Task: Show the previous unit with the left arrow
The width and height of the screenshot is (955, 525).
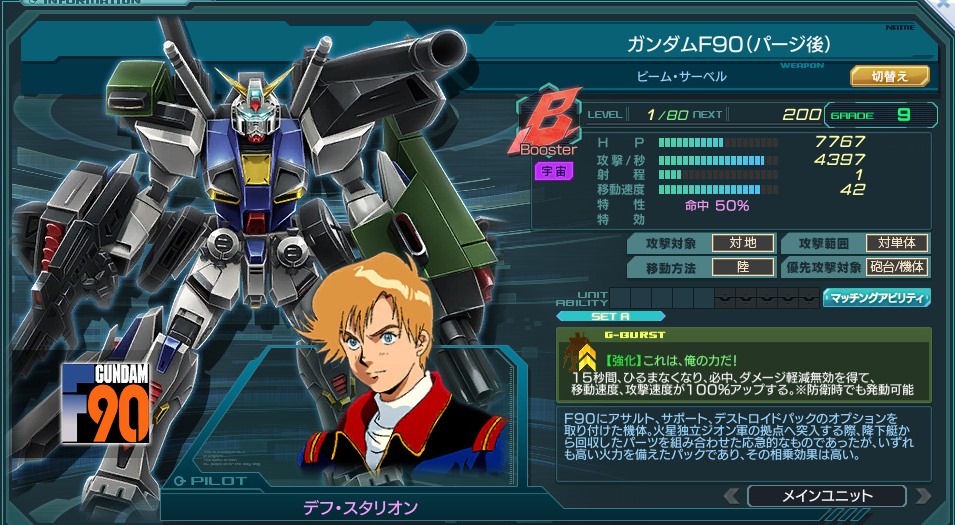Action: click(x=732, y=496)
